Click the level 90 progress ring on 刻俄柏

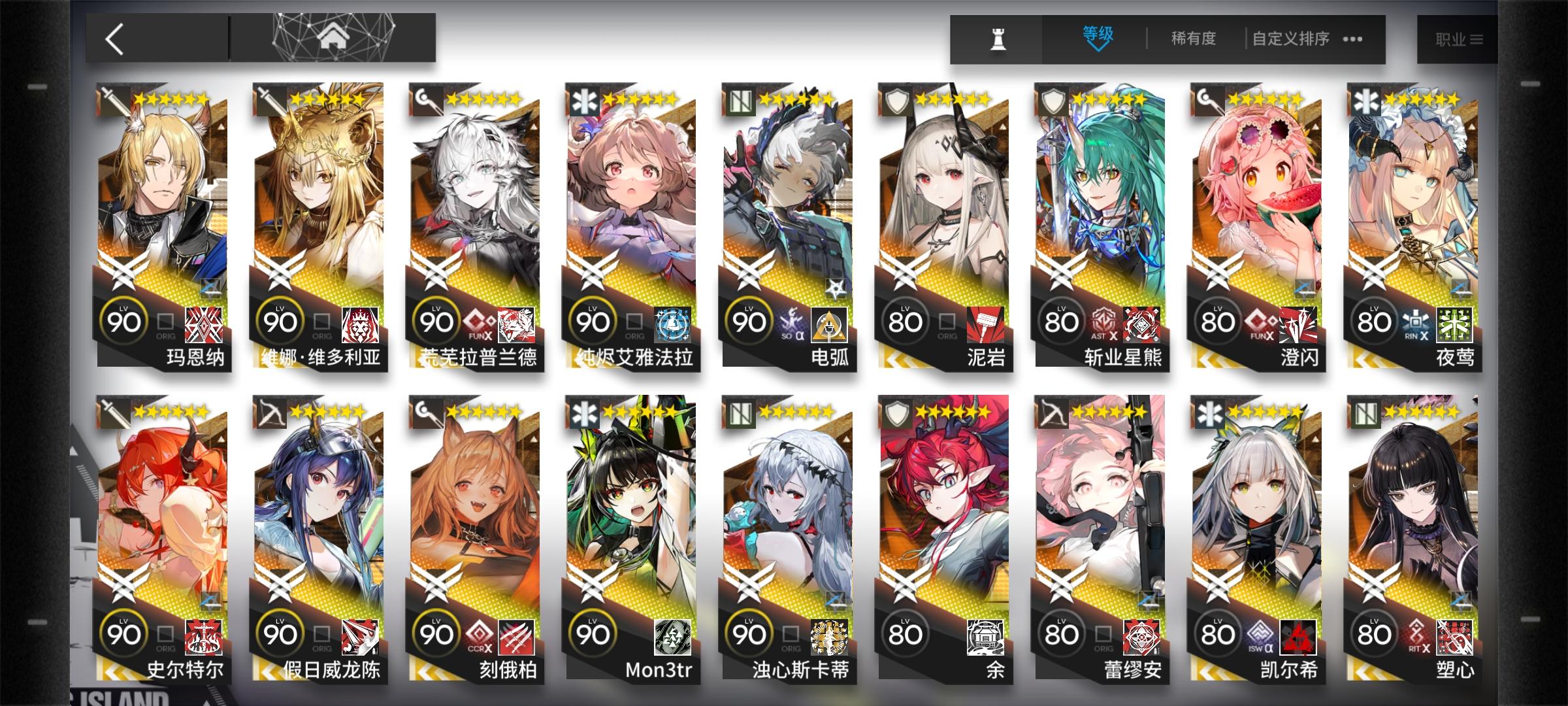pos(436,633)
